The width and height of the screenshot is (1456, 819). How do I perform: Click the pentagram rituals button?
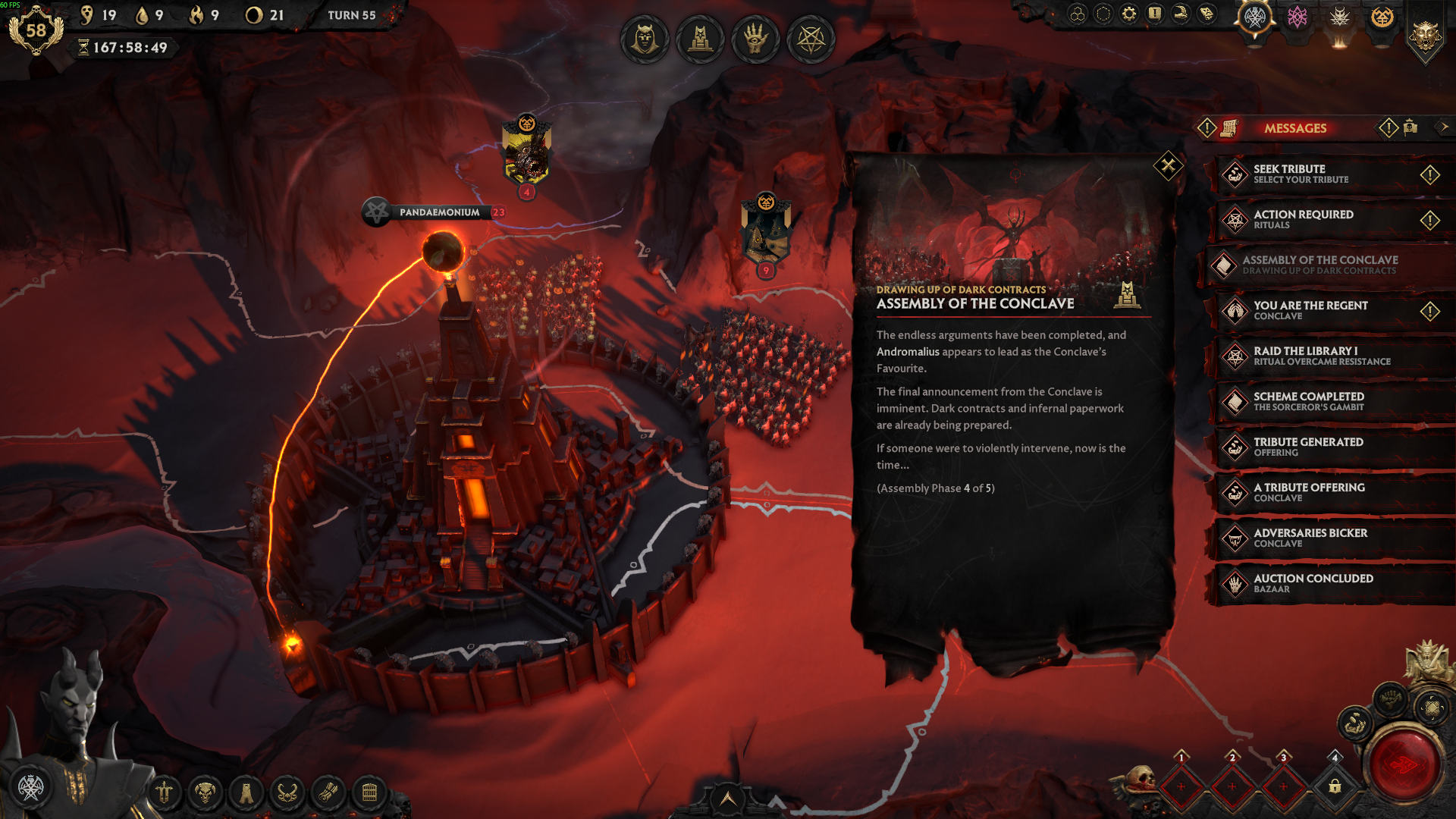pos(811,39)
